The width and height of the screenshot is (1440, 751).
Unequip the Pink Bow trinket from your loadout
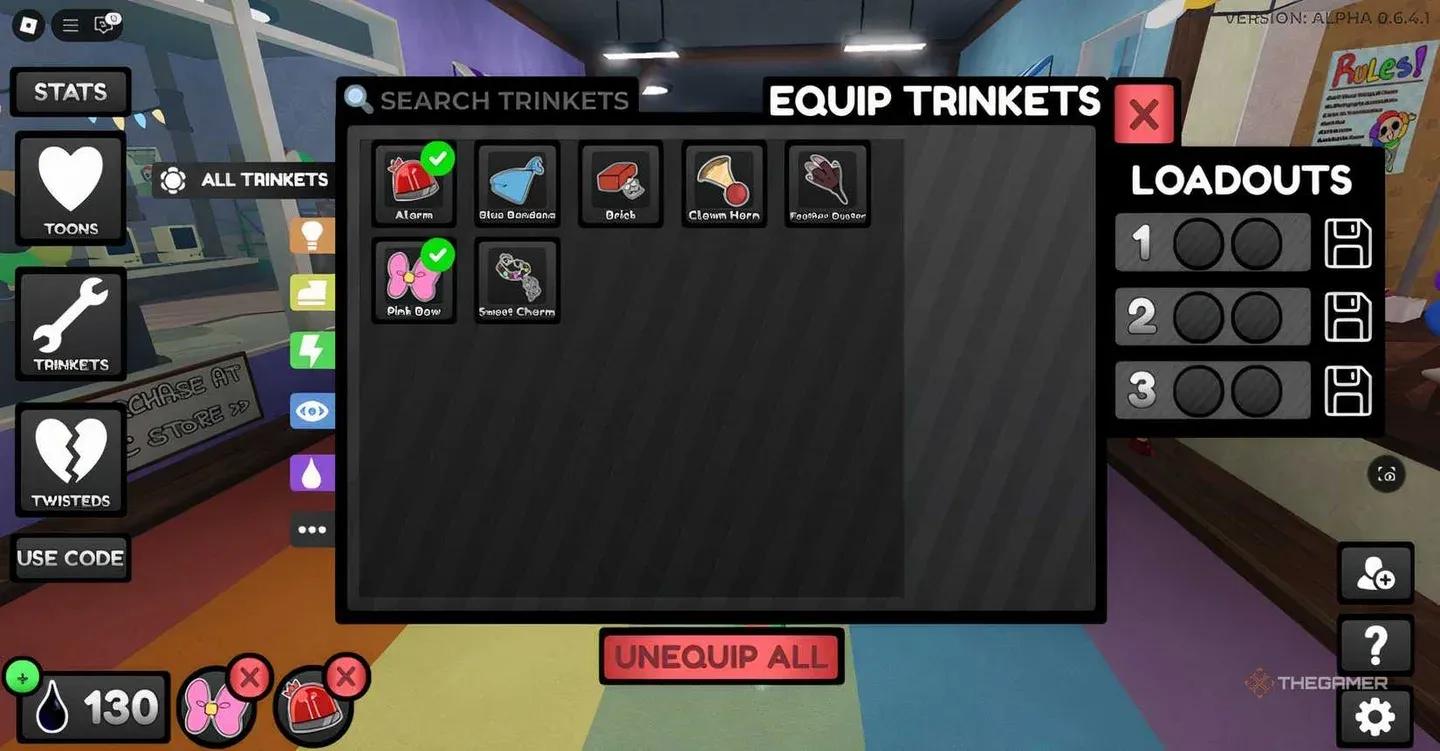click(x=250, y=676)
